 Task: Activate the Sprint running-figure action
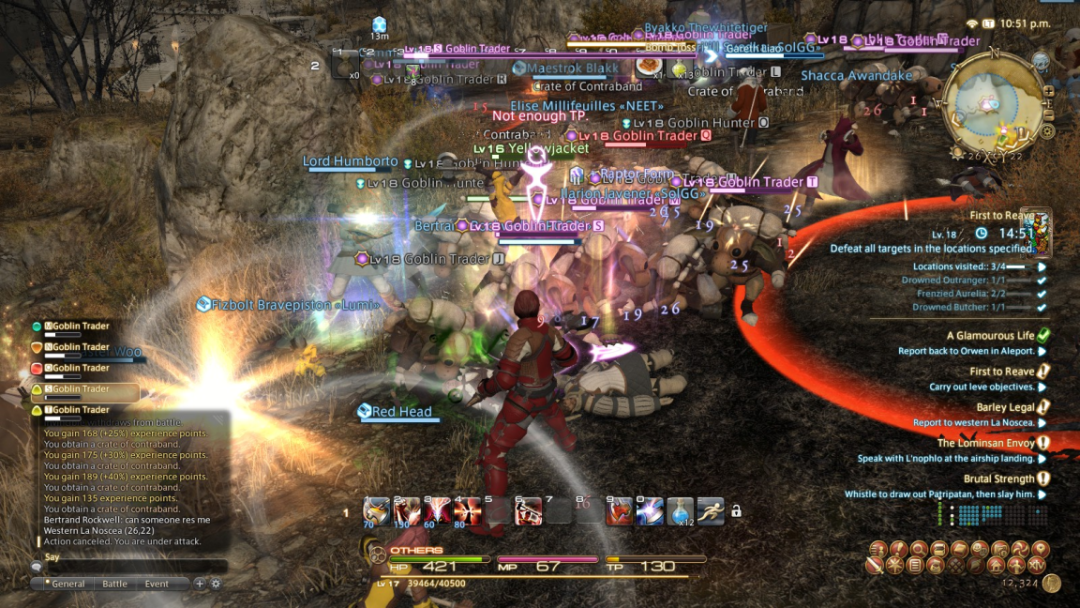click(x=710, y=510)
